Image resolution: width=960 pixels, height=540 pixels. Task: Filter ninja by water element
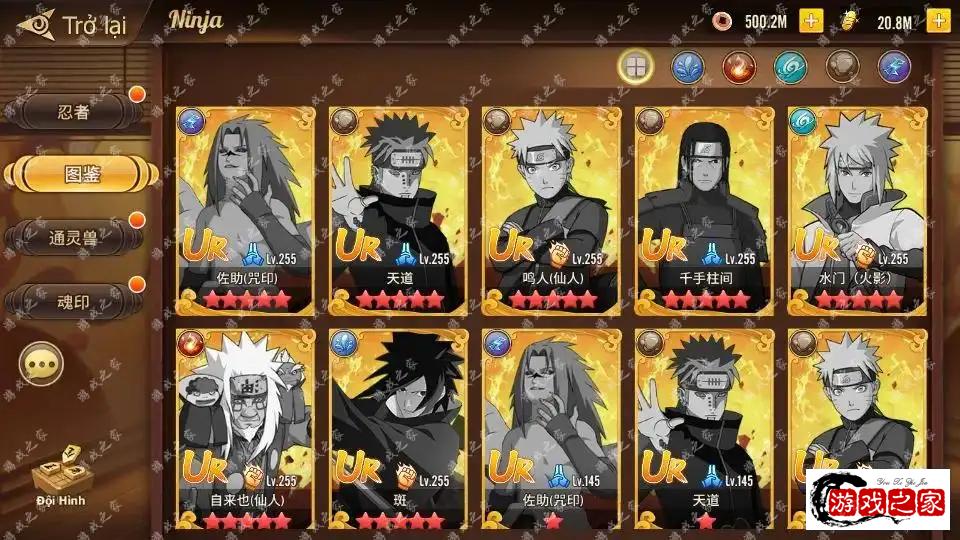tap(688, 67)
